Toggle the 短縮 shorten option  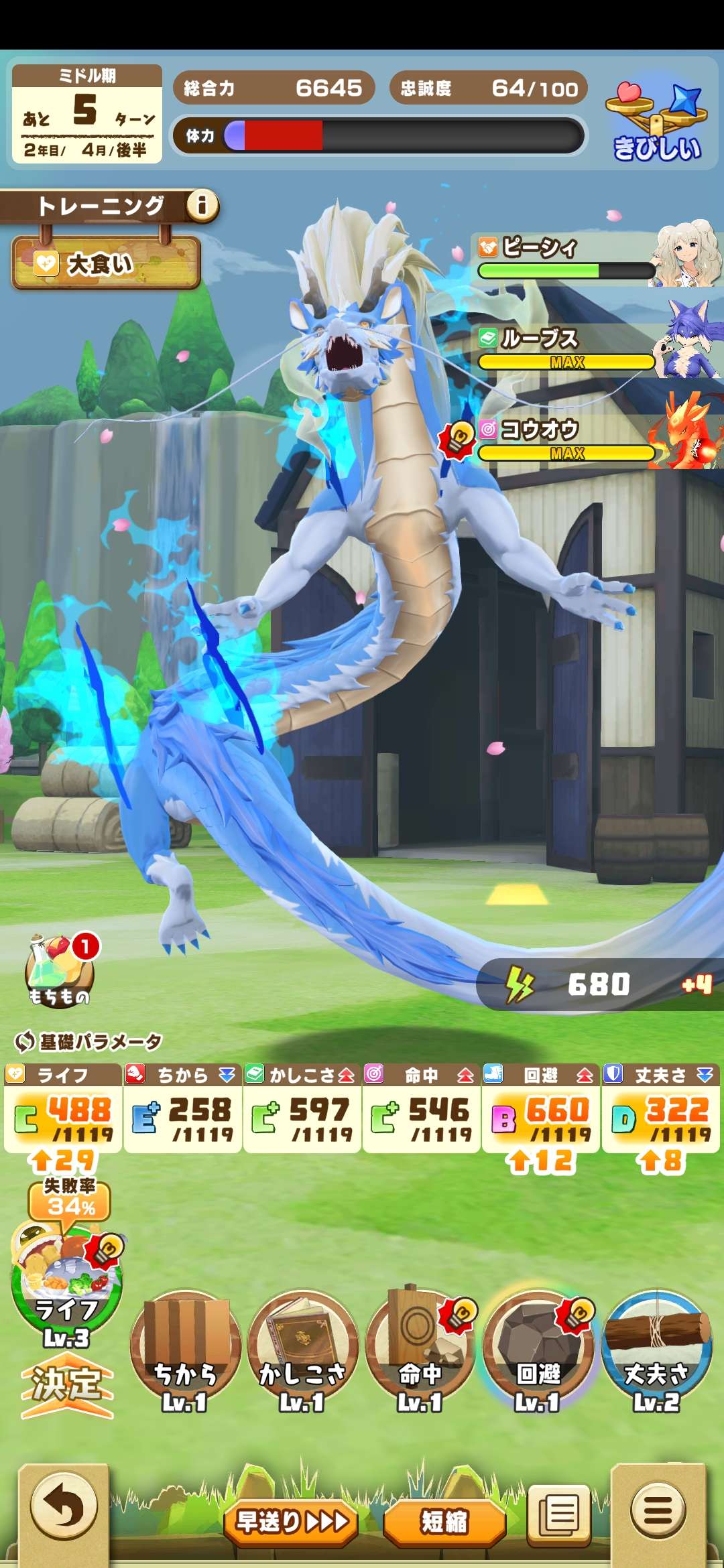[444, 1522]
